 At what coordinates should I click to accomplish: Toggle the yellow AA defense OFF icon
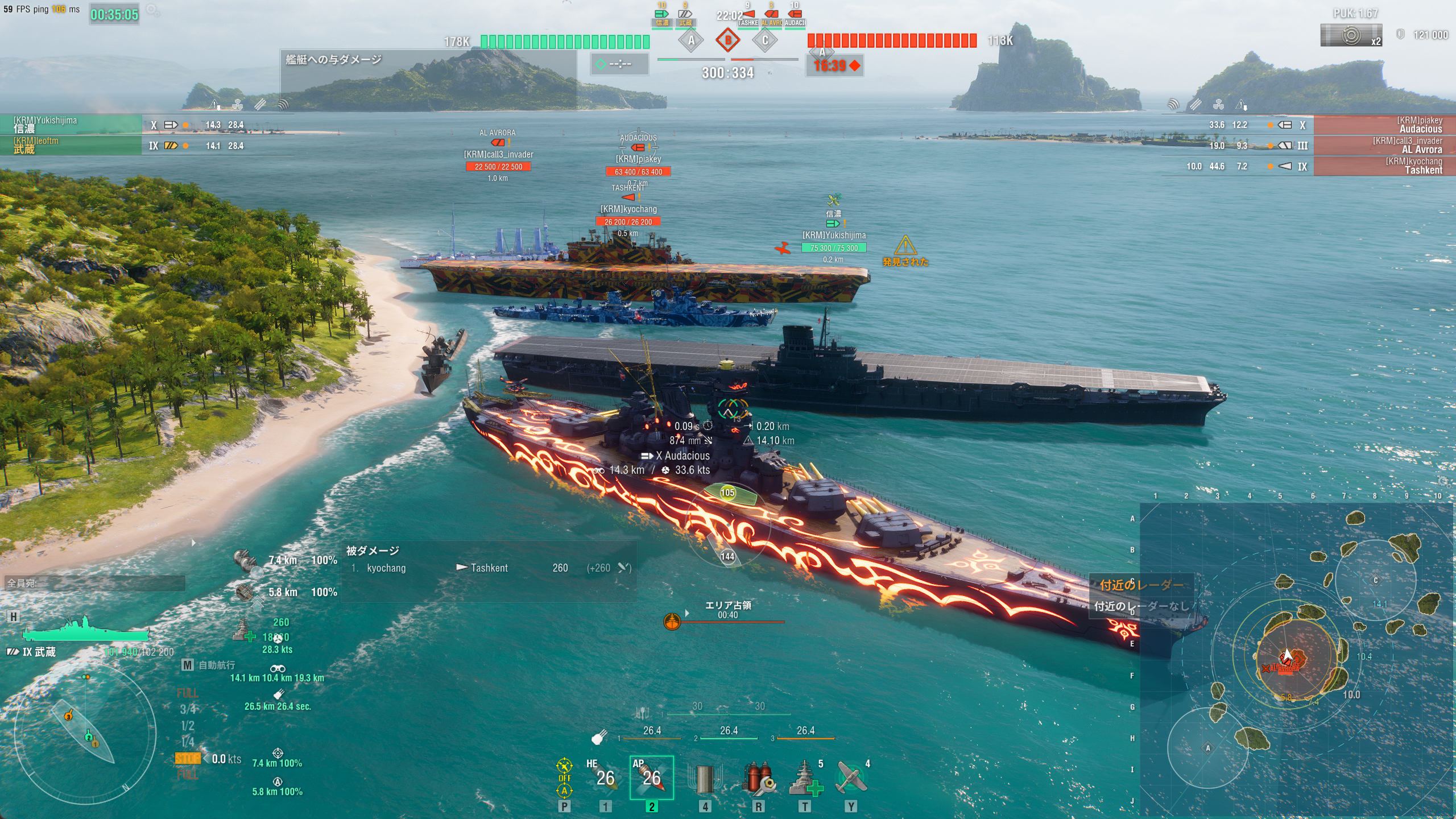564,777
